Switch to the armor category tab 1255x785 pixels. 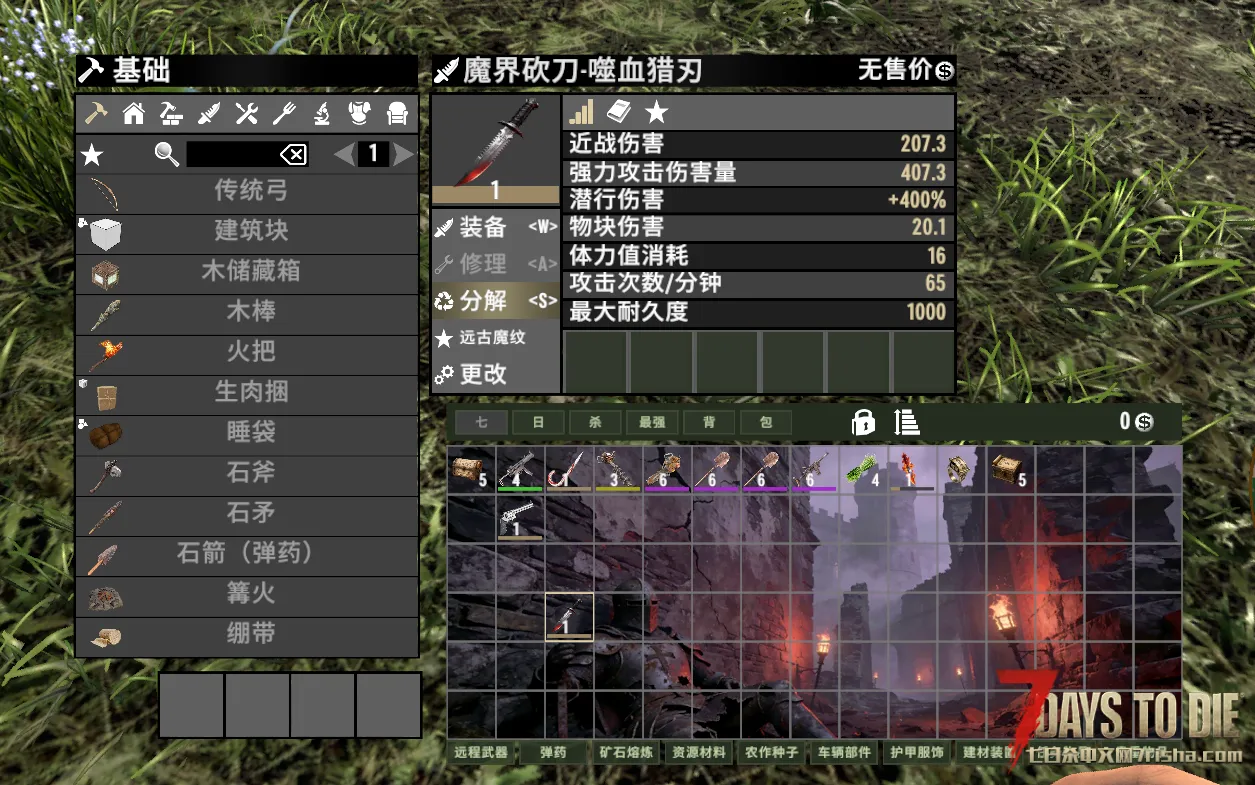tap(359, 114)
